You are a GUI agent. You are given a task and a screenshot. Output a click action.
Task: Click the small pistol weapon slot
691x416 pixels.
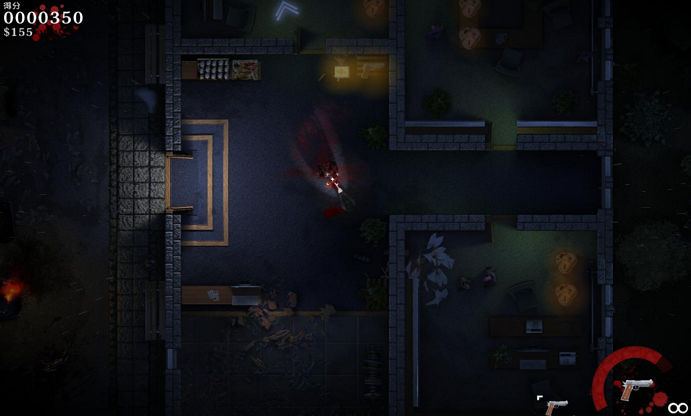pos(556,405)
